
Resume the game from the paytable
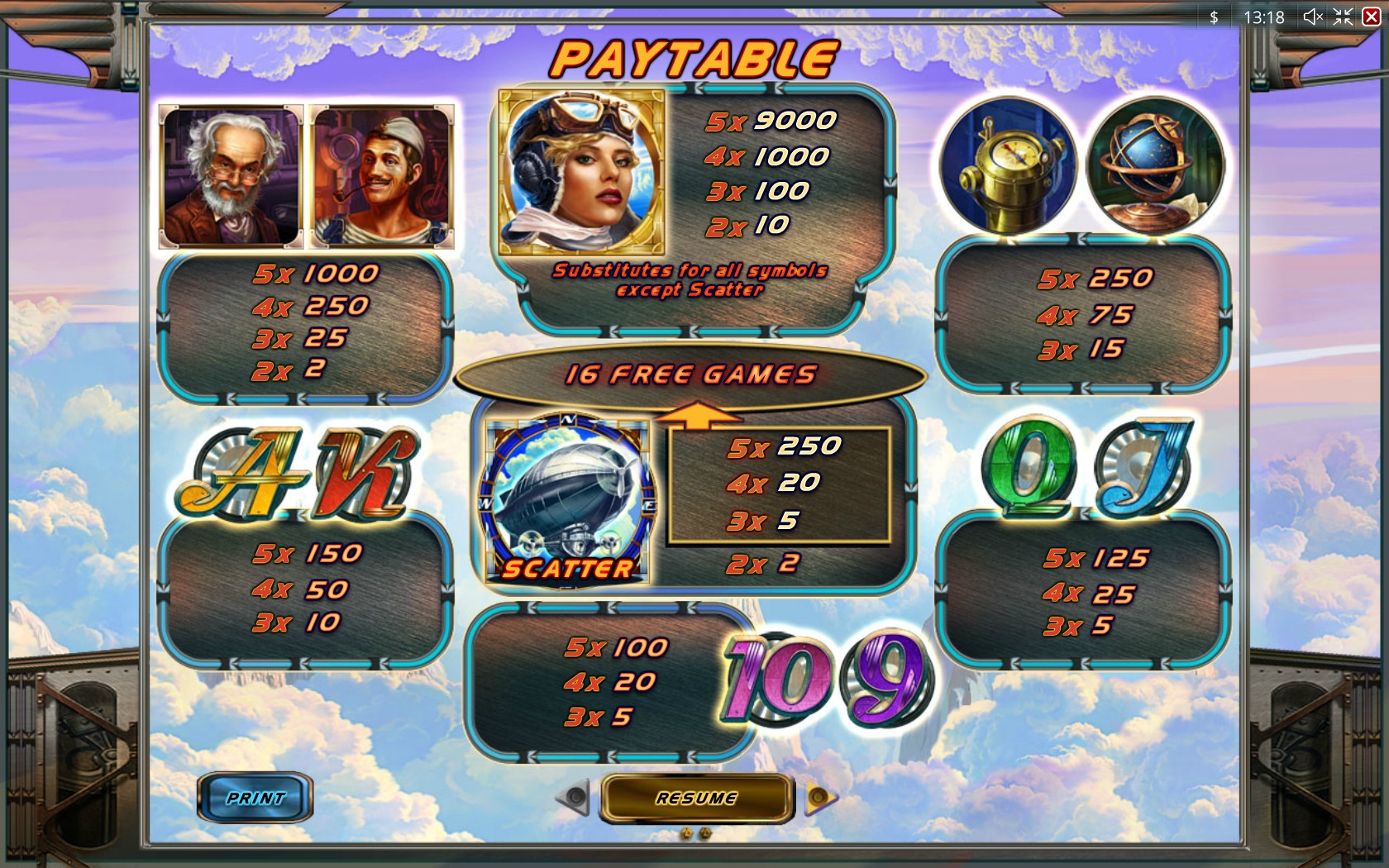pos(696,798)
